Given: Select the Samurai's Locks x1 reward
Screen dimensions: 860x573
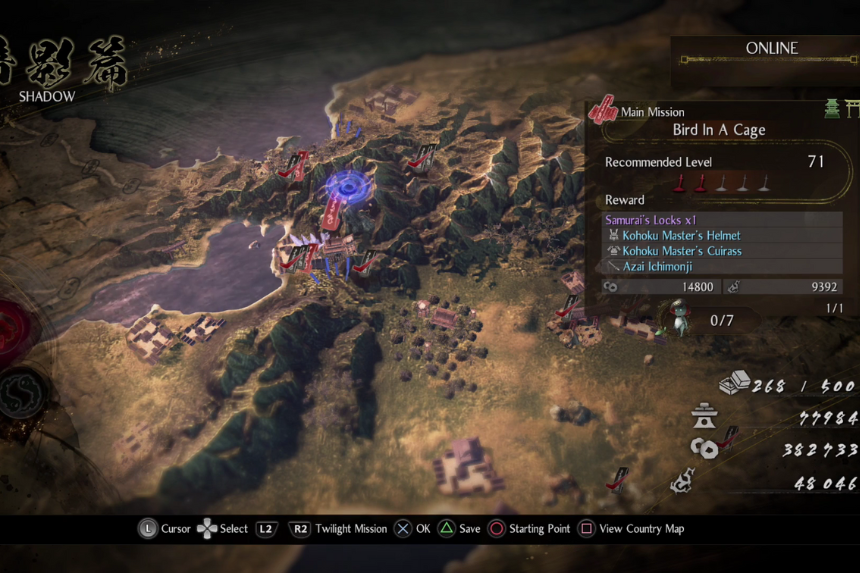Looking at the screenshot, I should pyautogui.click(x=651, y=220).
